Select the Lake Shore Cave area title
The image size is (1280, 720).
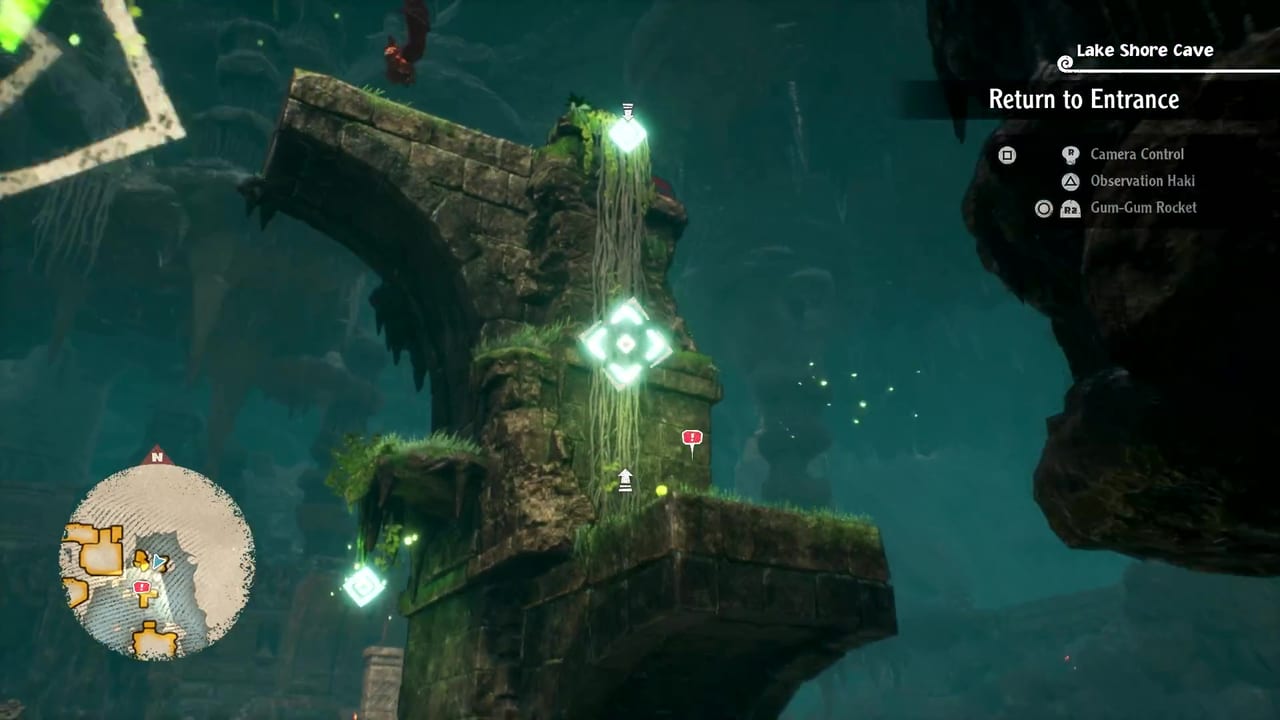click(x=1143, y=50)
